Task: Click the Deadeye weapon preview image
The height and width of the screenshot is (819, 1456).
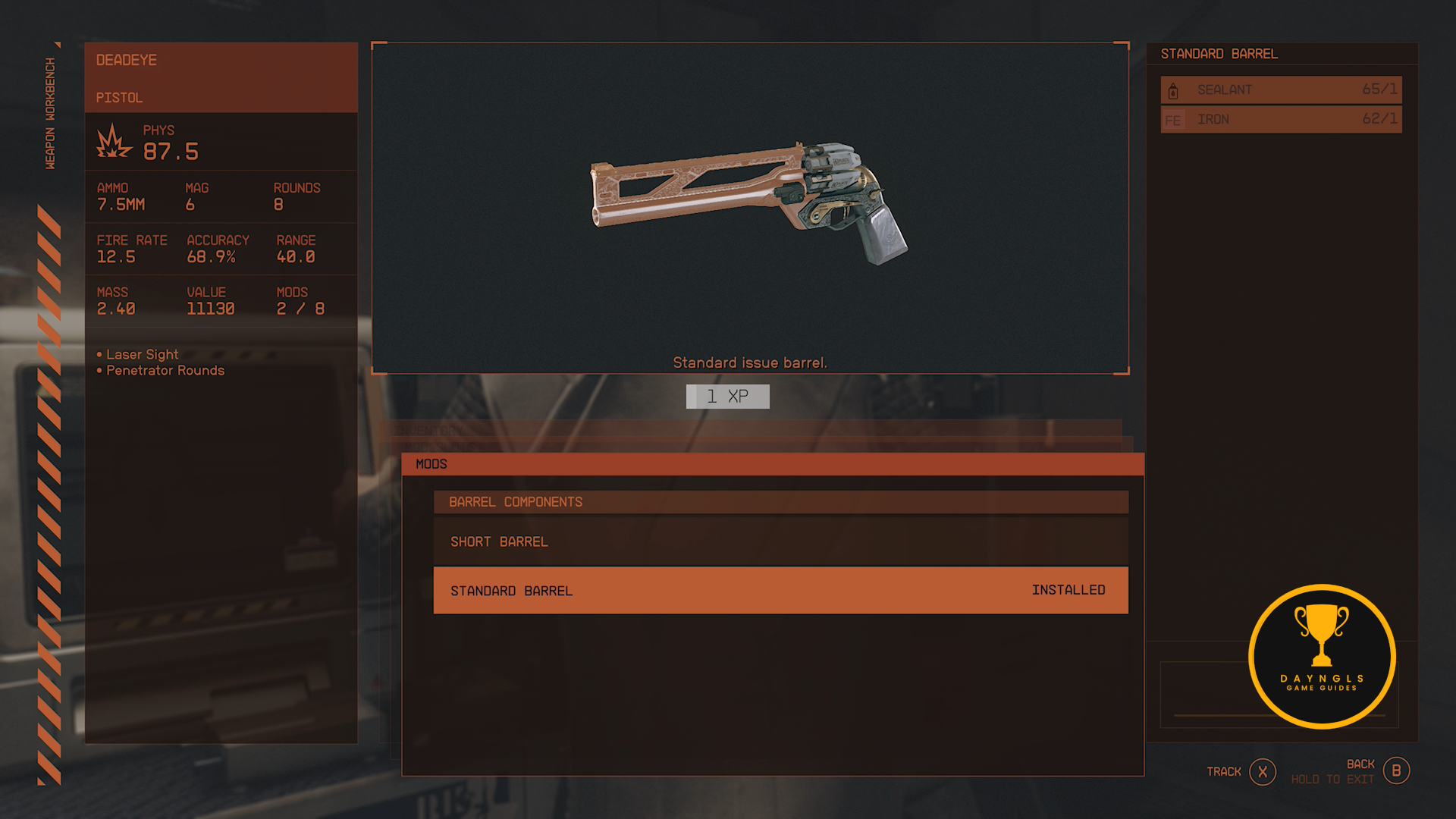Action: 748,203
